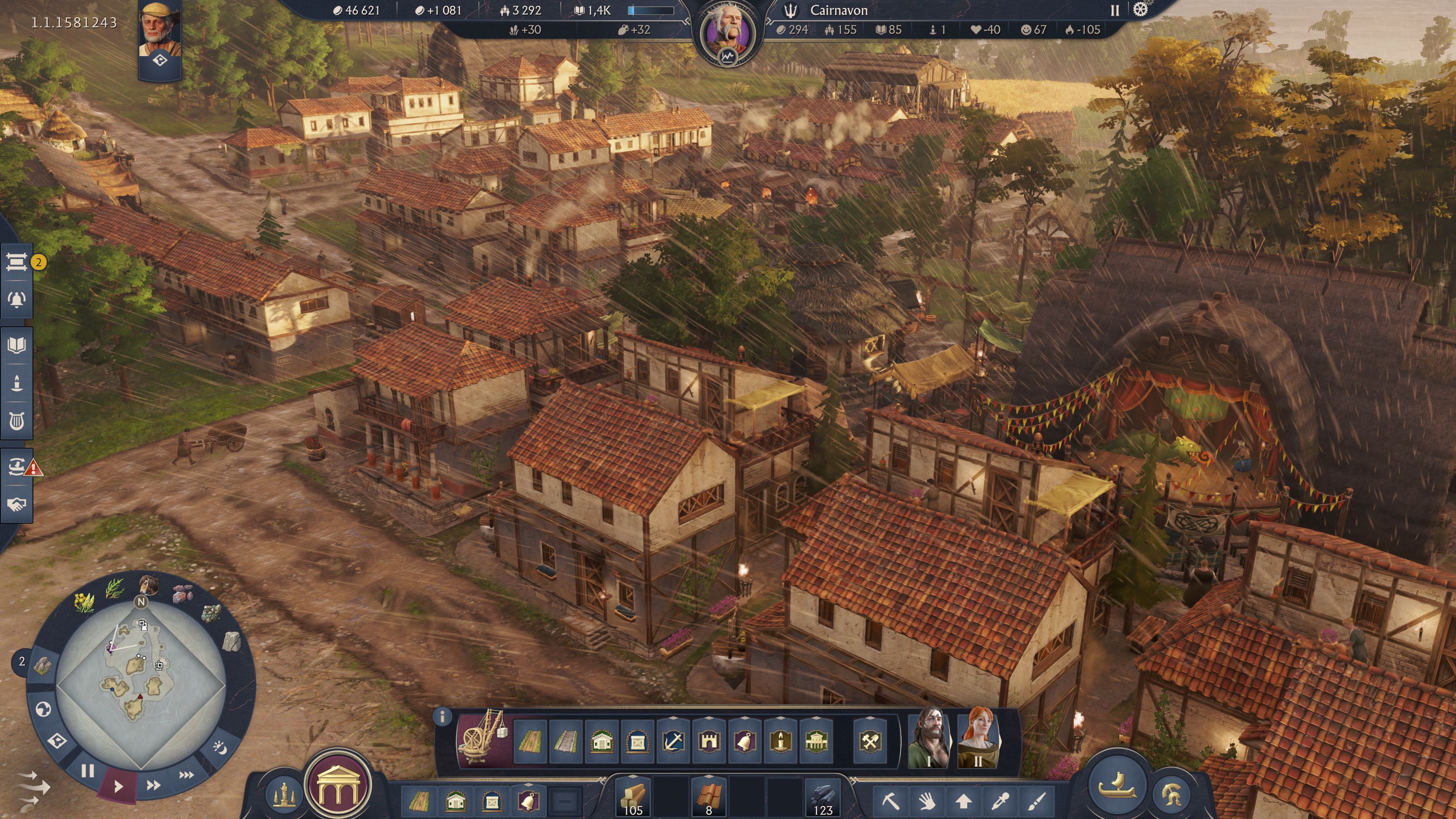Open the candle building category
Screen dimensions: 1456x819
(781, 741)
